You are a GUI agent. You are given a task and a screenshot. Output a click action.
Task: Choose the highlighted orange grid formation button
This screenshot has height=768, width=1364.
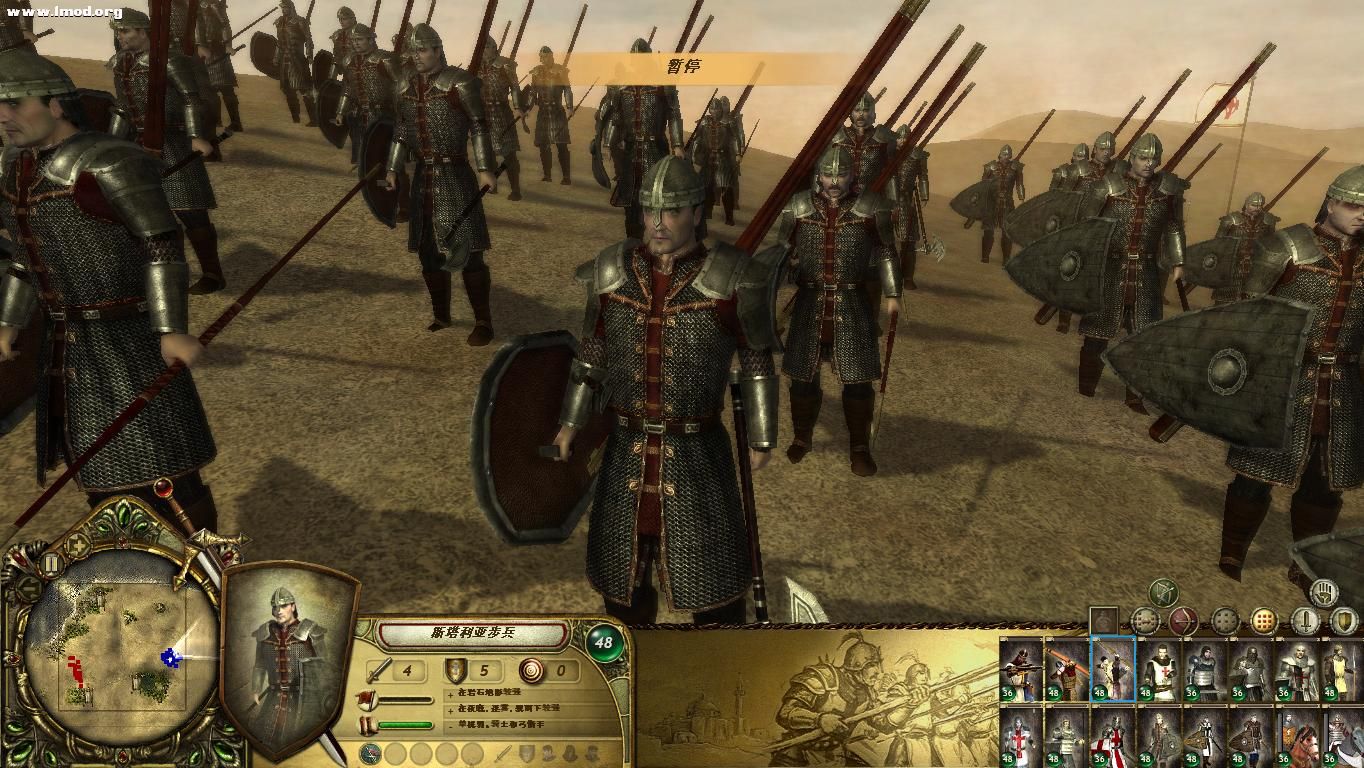(1264, 621)
